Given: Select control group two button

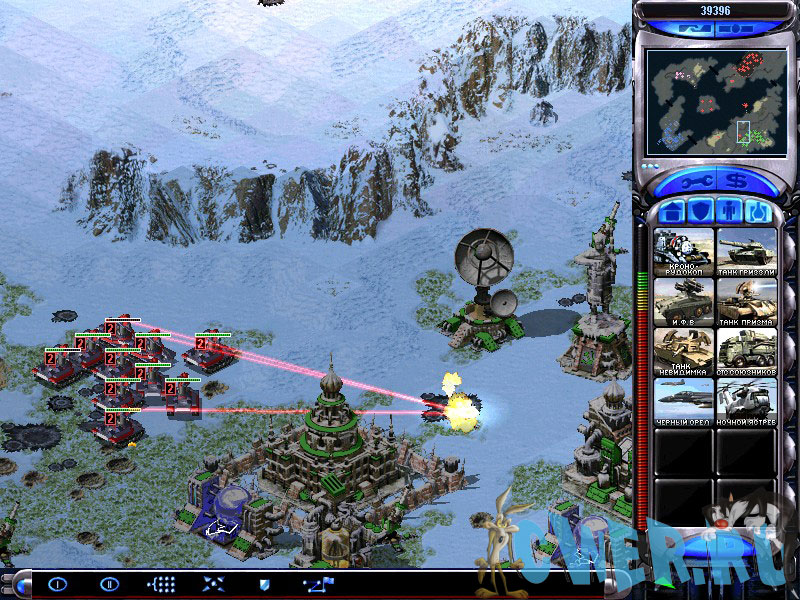Looking at the screenshot, I should (108, 584).
